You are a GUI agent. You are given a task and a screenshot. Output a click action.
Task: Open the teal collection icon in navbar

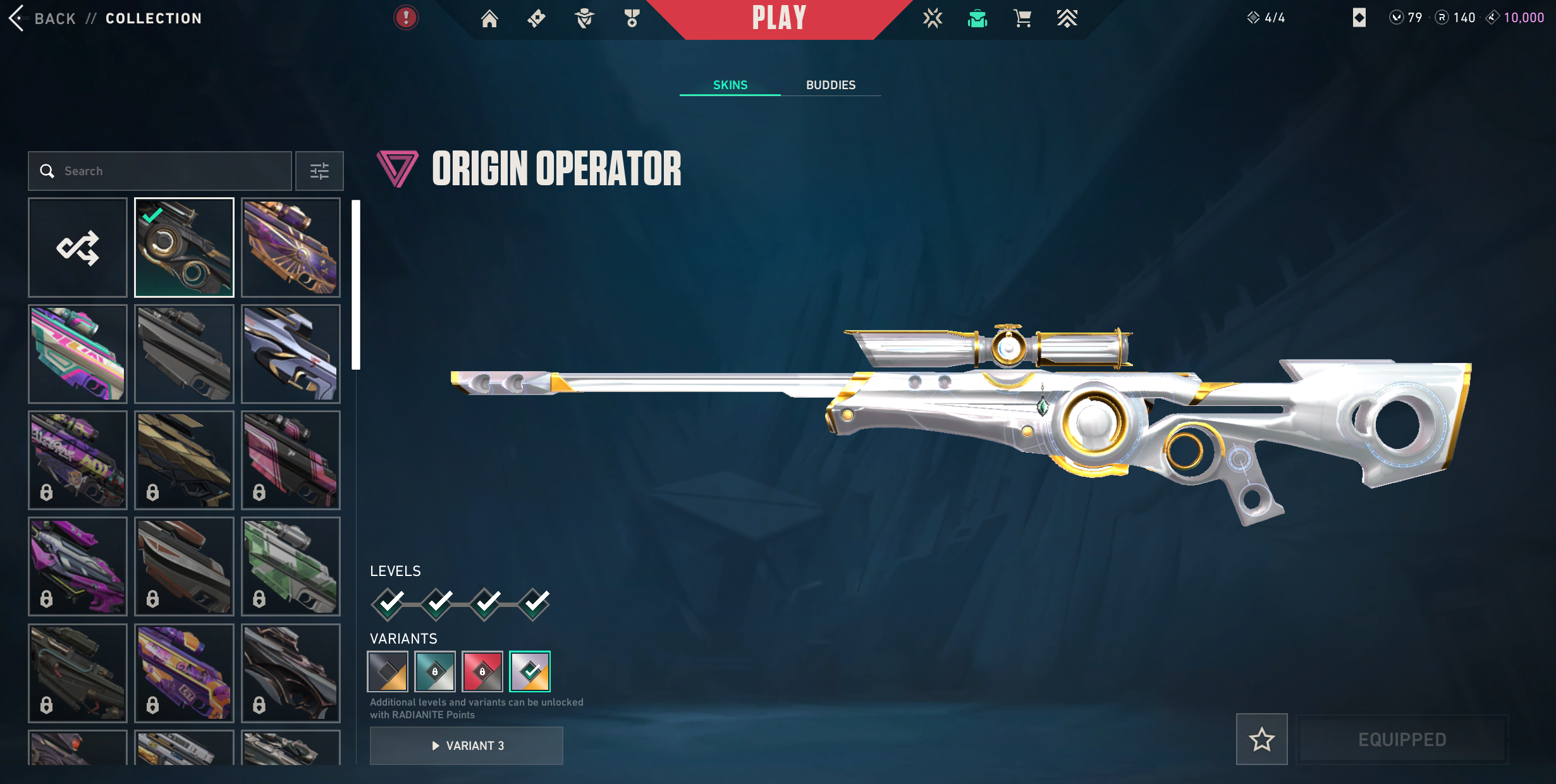click(977, 18)
